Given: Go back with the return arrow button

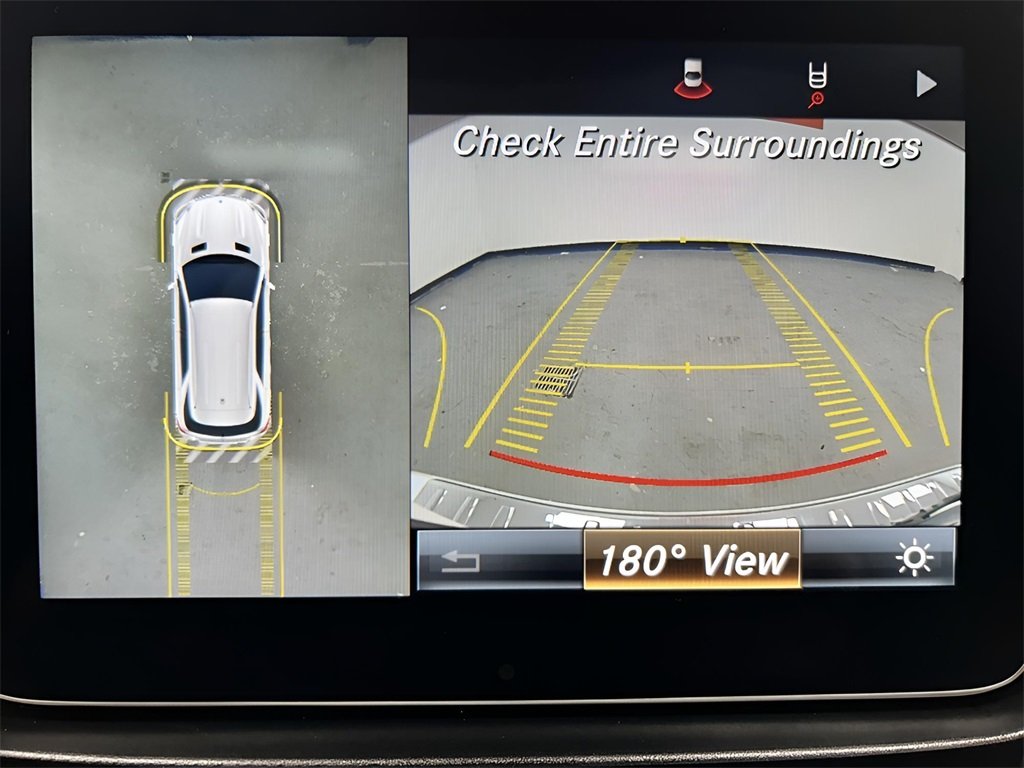Looking at the screenshot, I should click(460, 560).
